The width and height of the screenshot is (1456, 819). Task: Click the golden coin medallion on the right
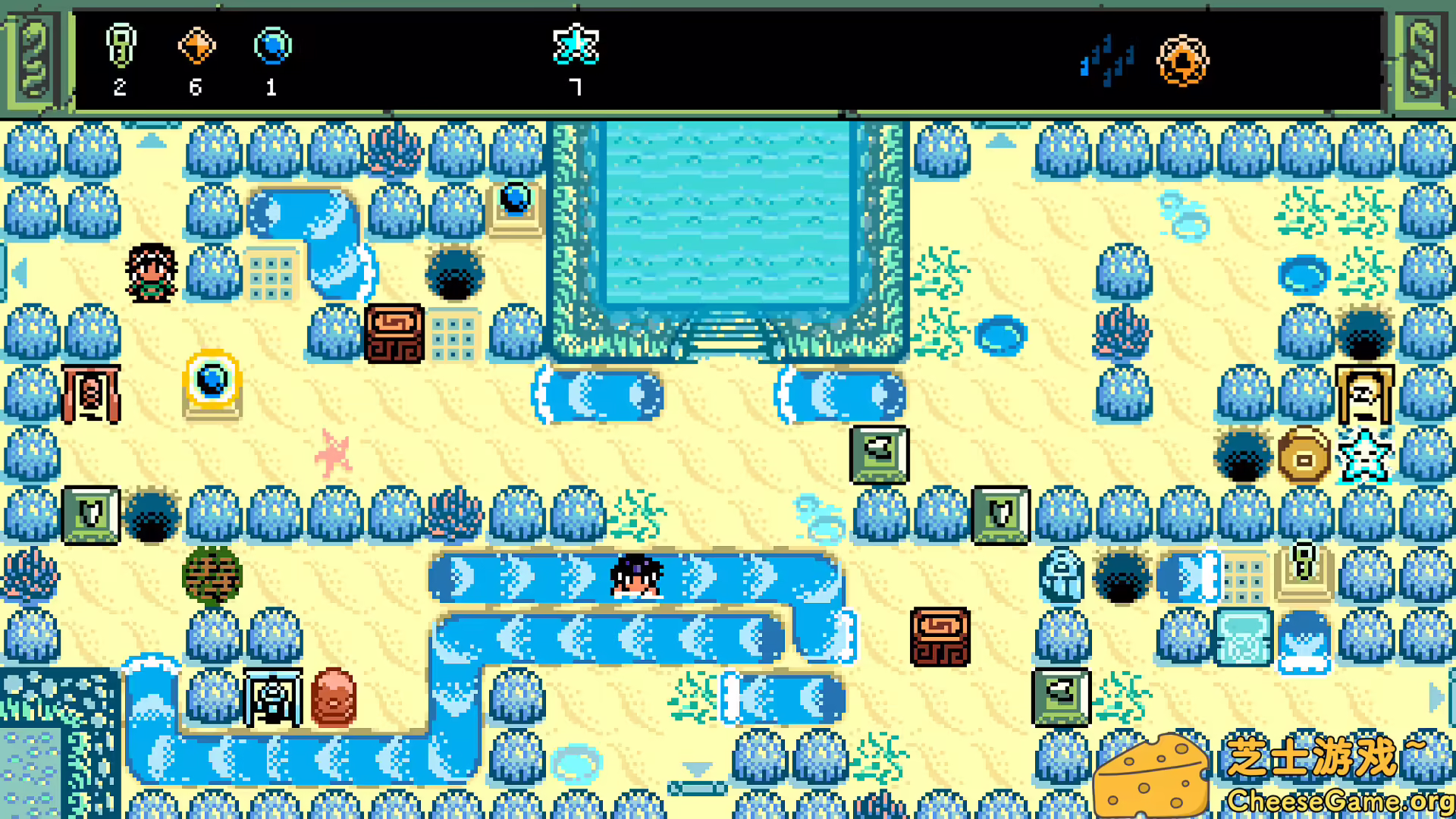(1303, 455)
